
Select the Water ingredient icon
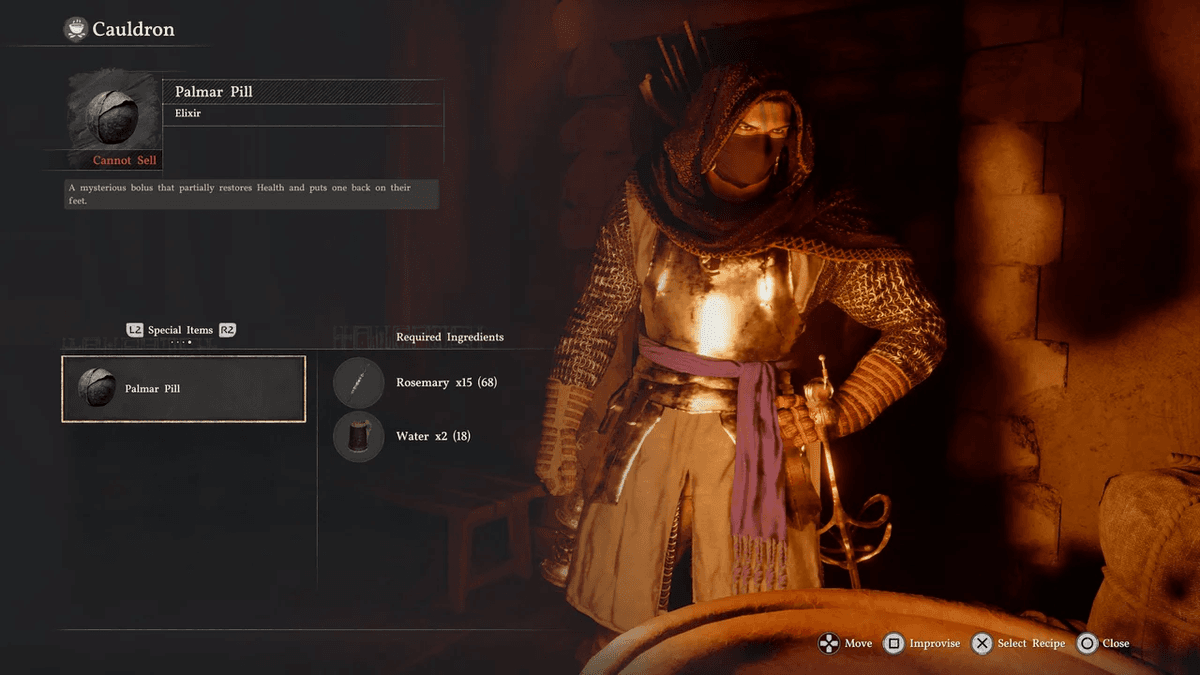[359, 437]
